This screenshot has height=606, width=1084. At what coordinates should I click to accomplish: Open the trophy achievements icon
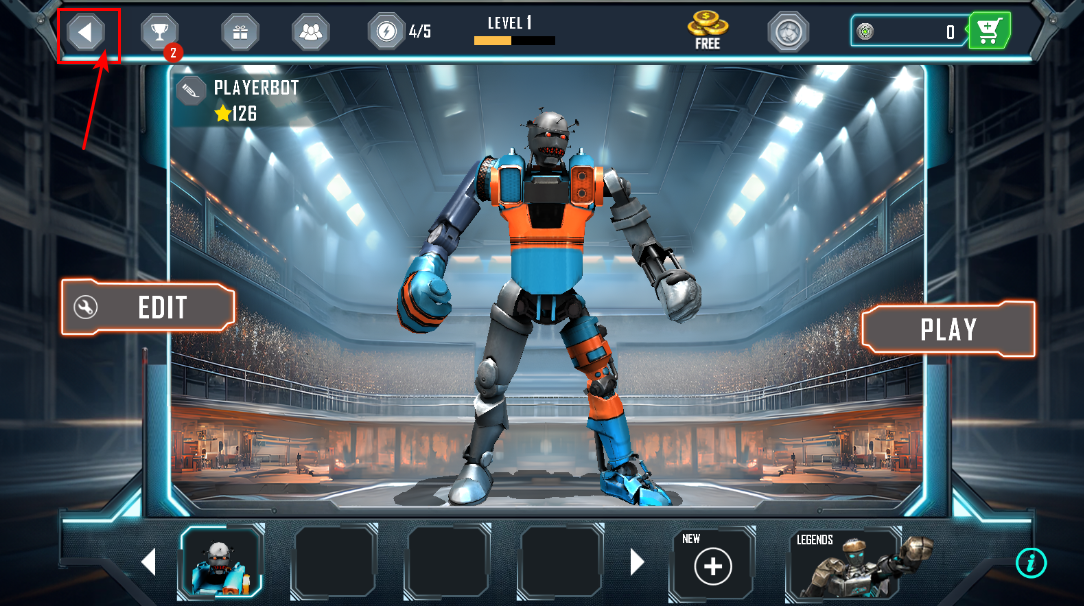point(159,32)
